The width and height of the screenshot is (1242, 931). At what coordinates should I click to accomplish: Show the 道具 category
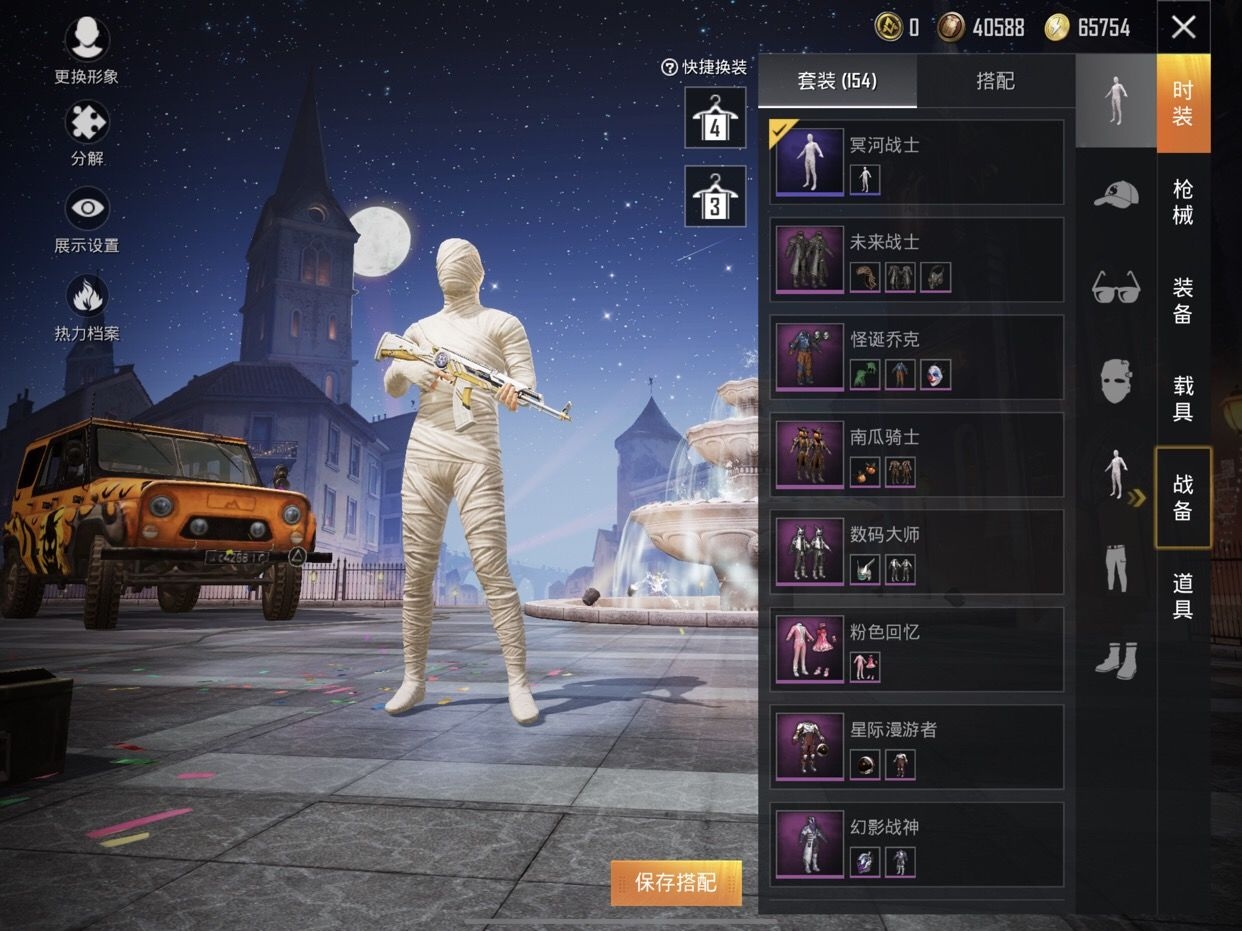click(1183, 595)
